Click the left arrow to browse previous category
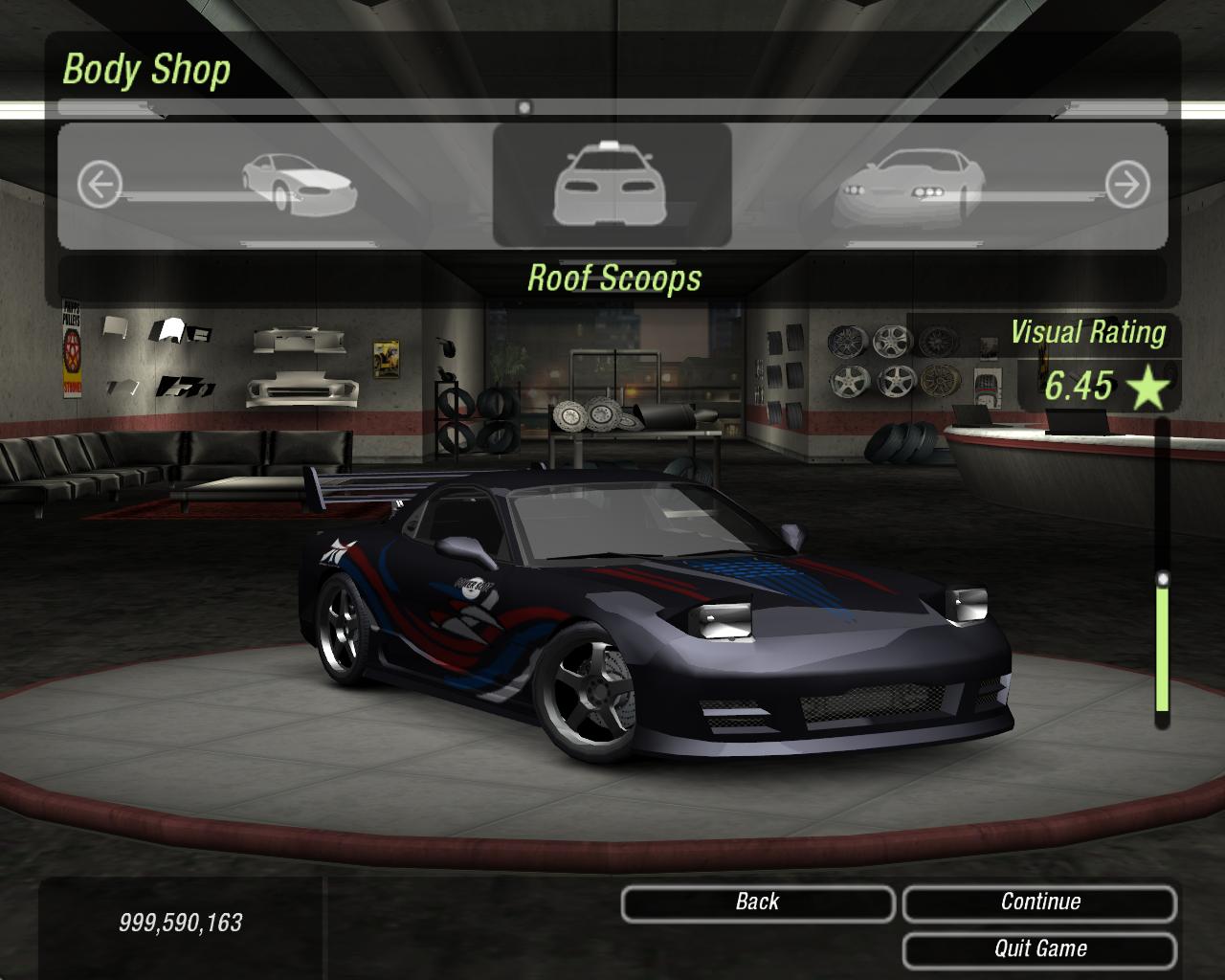Viewport: 1225px width, 980px height. coord(100,184)
